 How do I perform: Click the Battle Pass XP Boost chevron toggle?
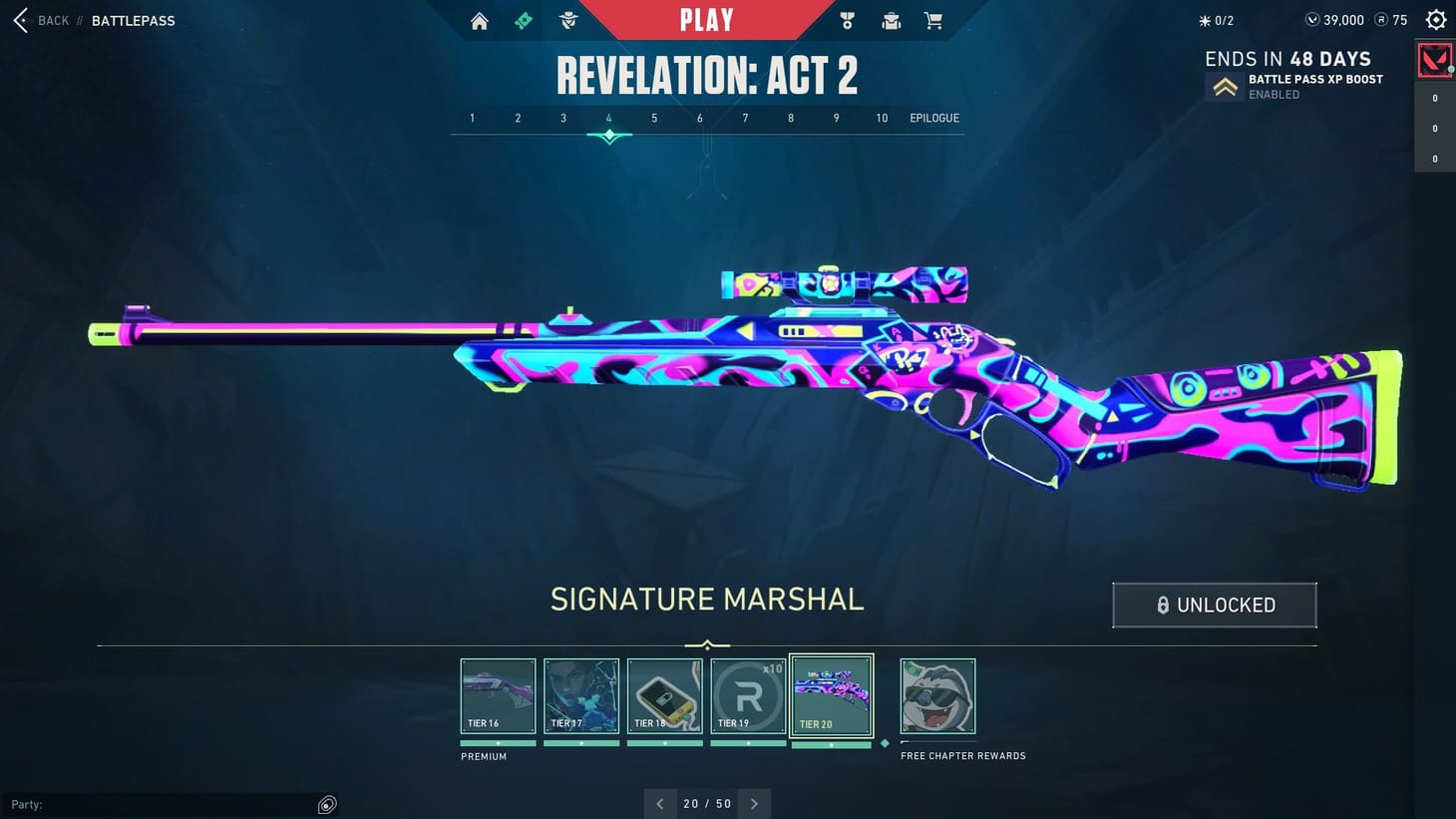coord(1225,86)
